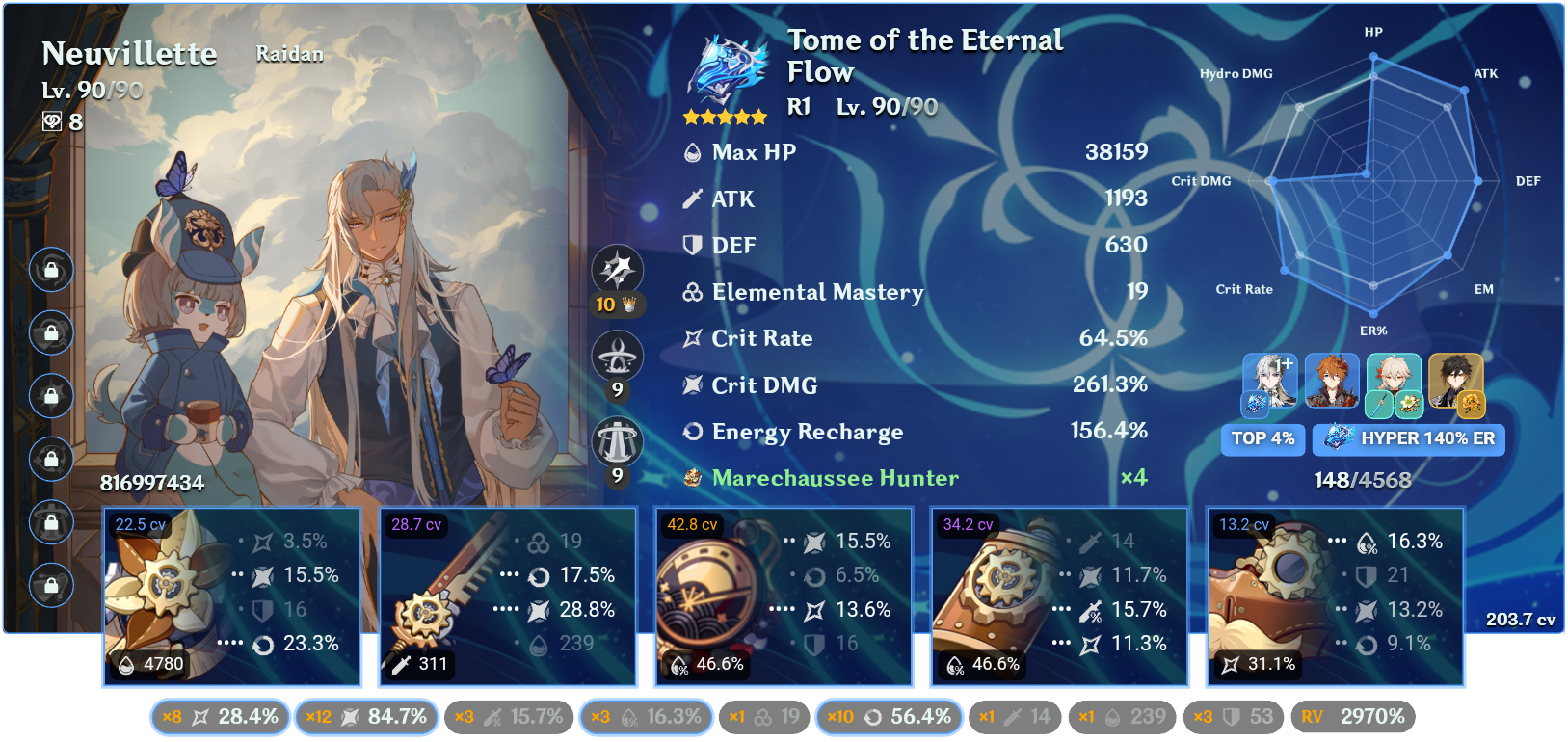The width and height of the screenshot is (1568, 742).
Task: Unlock the third lock in left sidebar
Action: 50,396
